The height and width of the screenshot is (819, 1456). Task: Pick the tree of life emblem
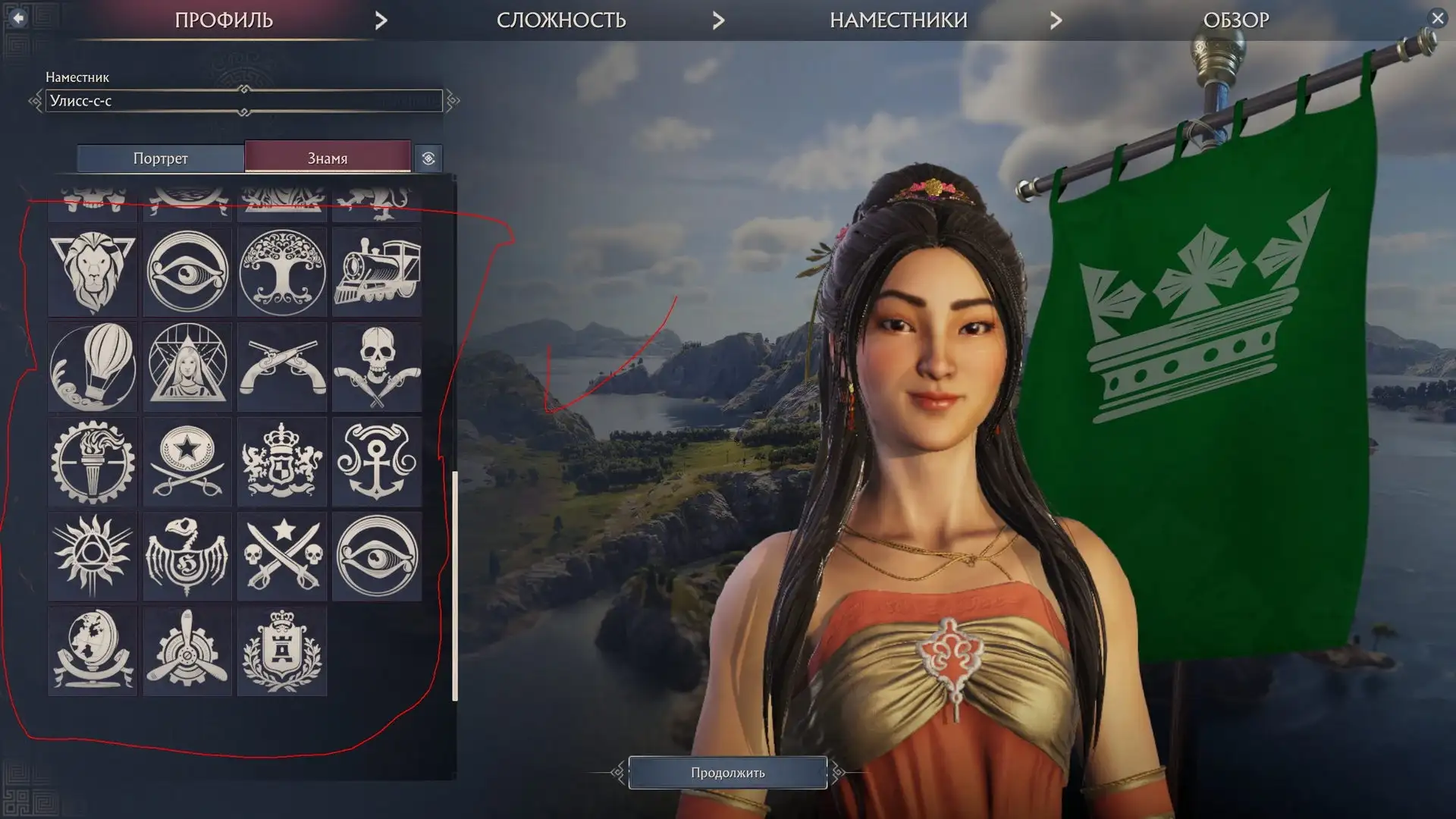click(x=282, y=271)
